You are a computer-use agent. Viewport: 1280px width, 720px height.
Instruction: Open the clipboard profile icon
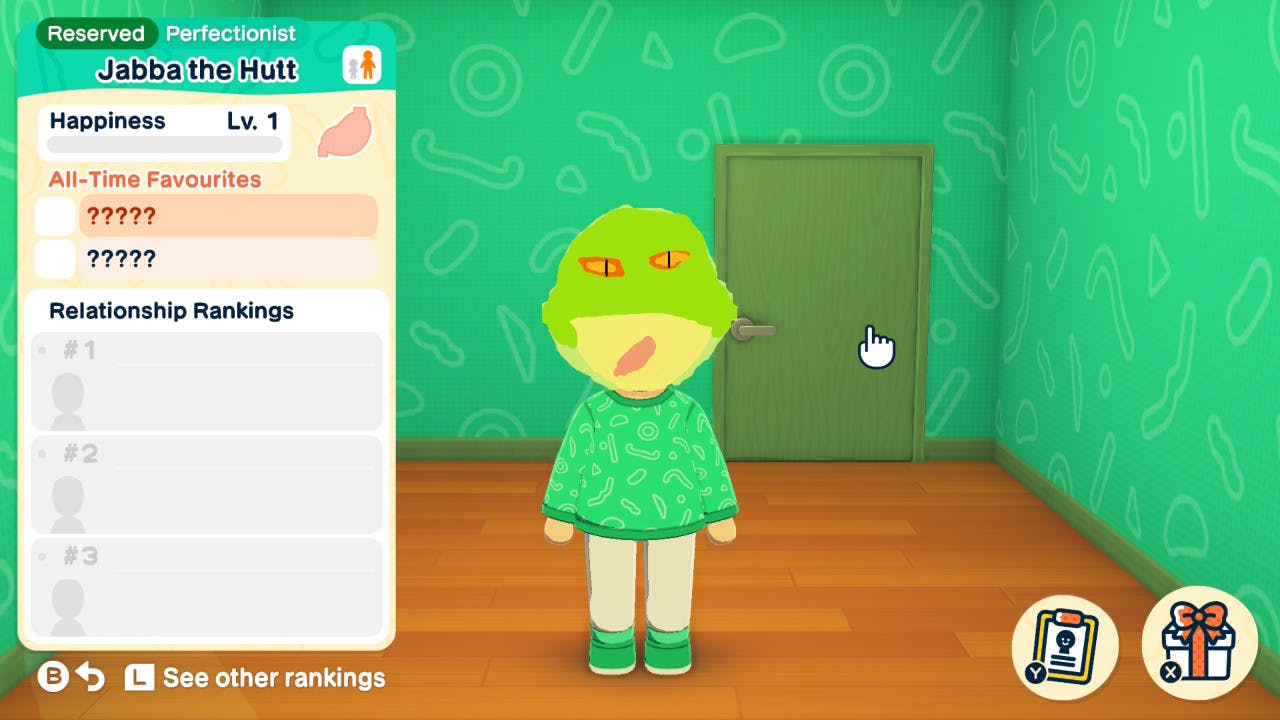(1063, 641)
